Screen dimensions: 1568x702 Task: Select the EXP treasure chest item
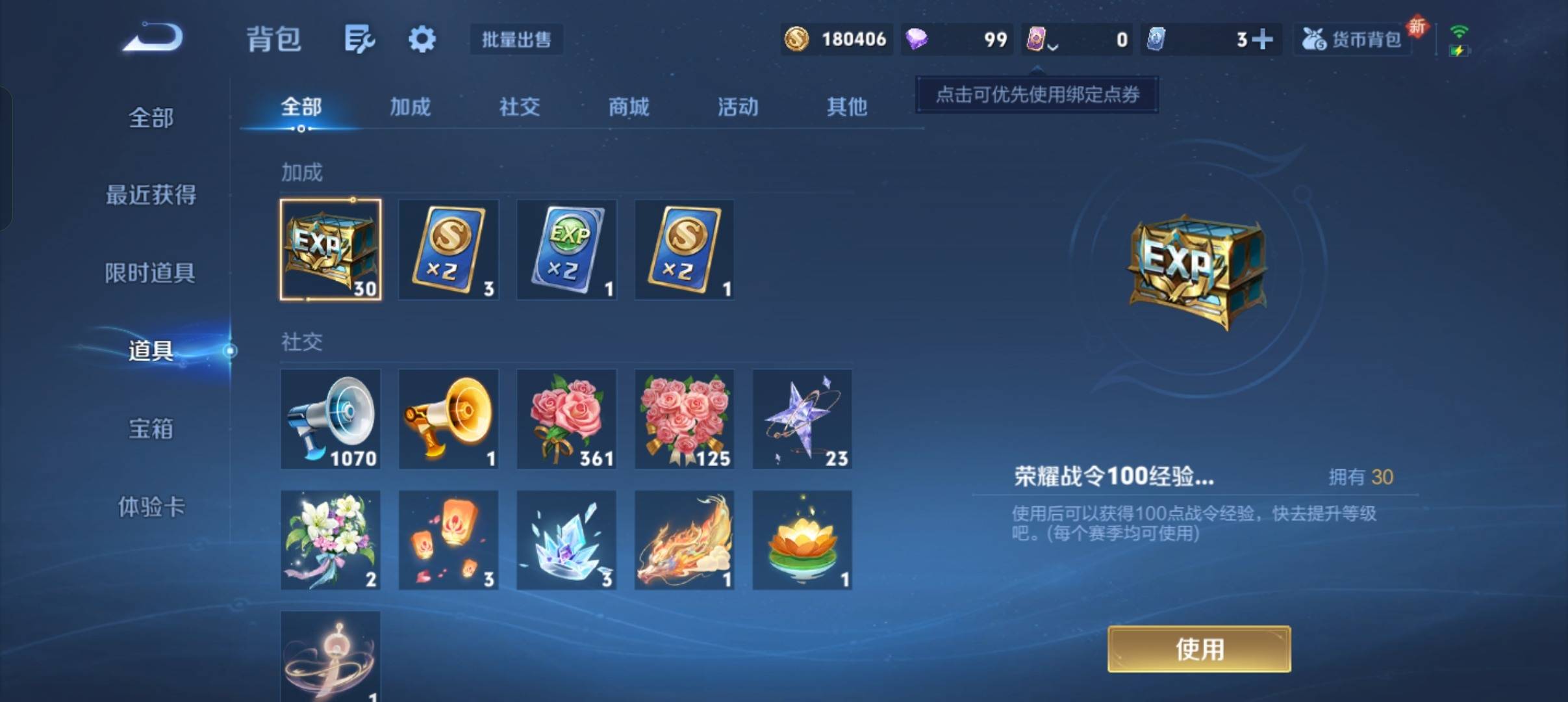pyautogui.click(x=330, y=249)
